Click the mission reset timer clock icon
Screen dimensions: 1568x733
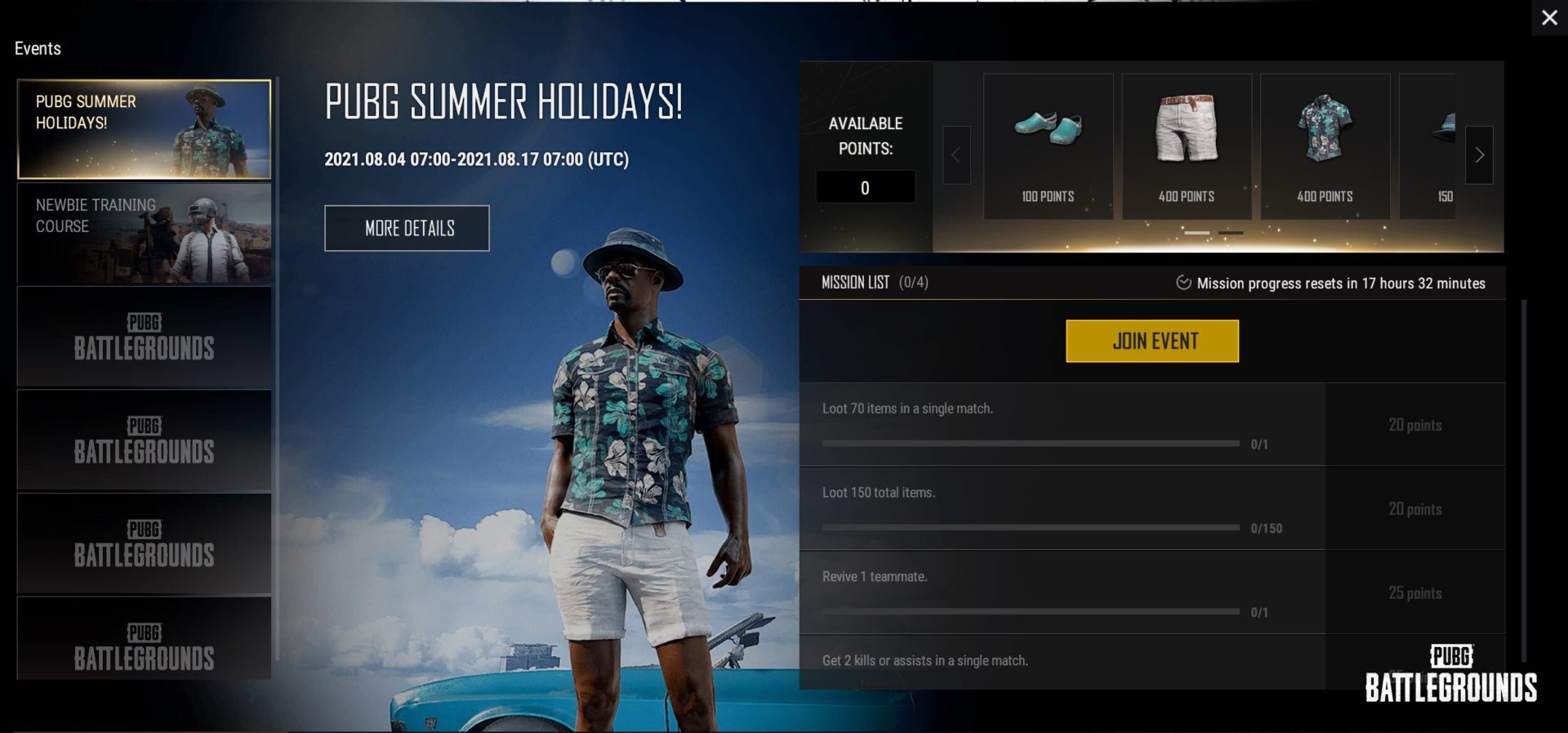pos(1183,283)
